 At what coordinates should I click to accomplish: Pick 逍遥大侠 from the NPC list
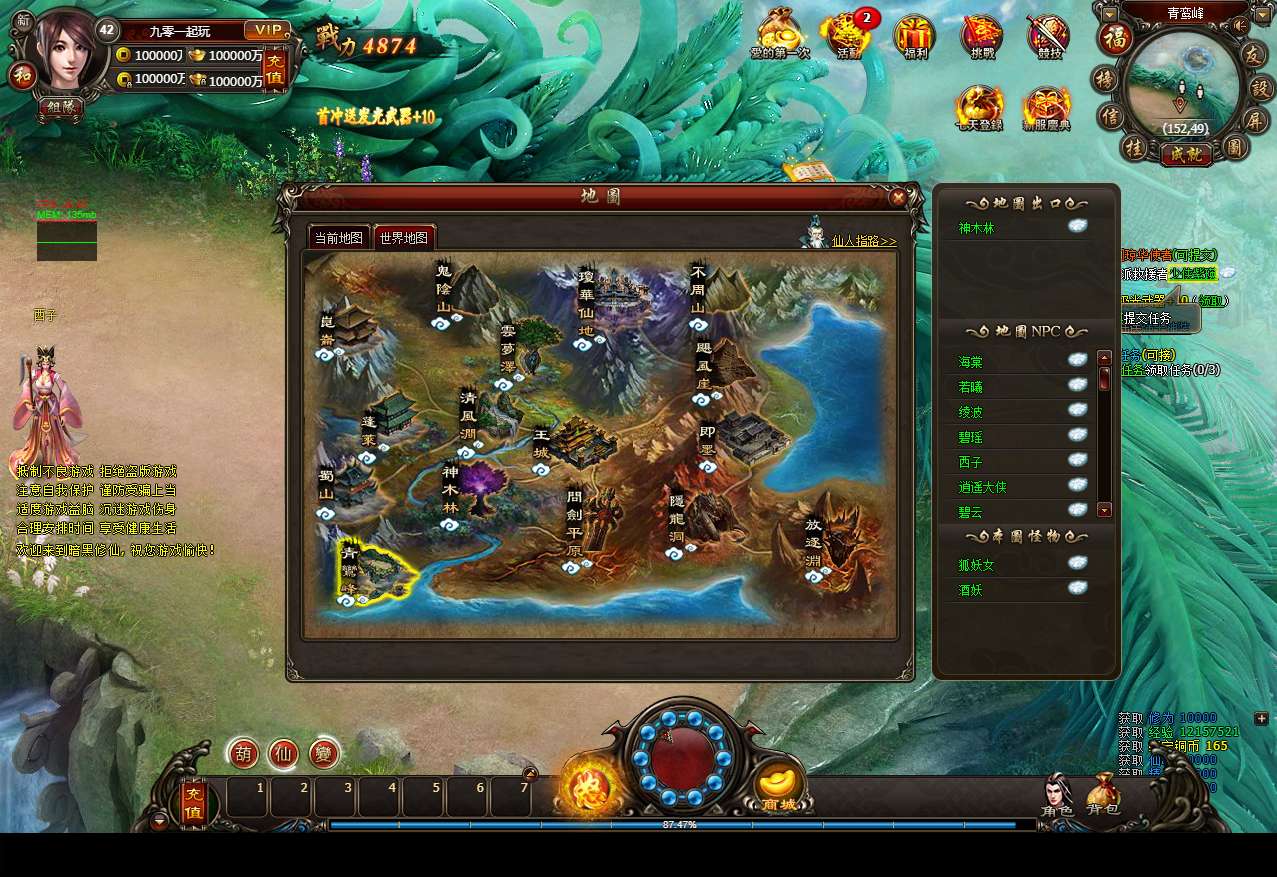[983, 487]
